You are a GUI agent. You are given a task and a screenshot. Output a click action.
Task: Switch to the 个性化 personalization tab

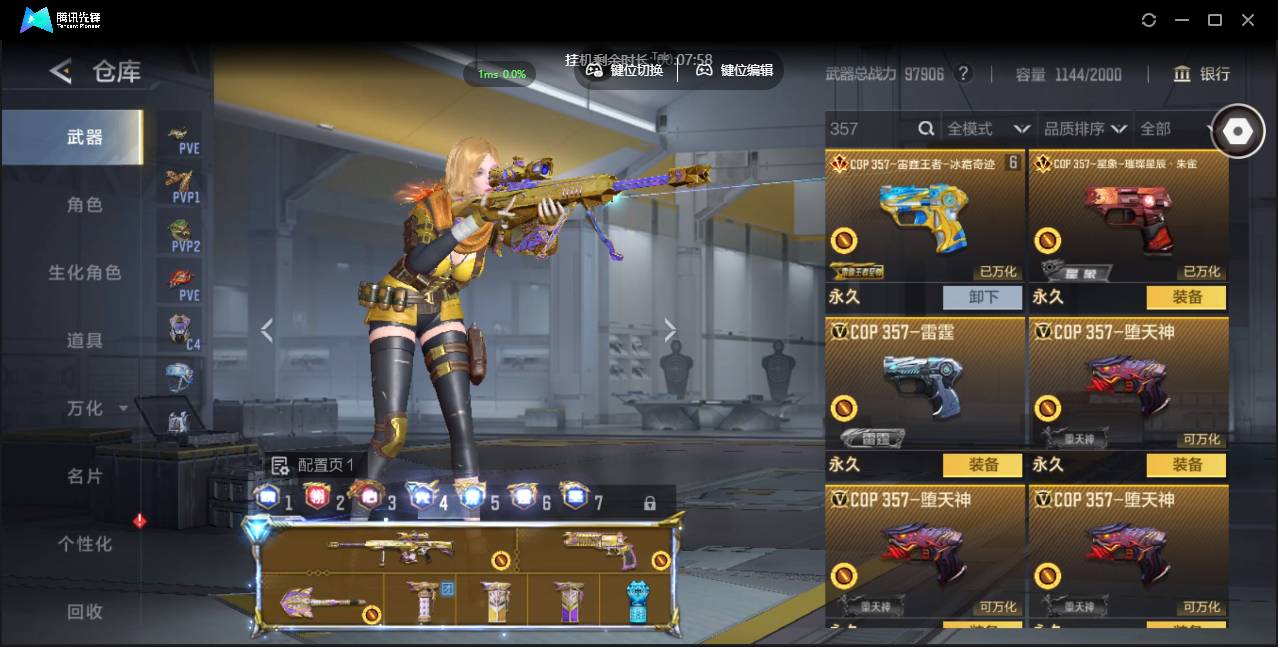pos(85,544)
